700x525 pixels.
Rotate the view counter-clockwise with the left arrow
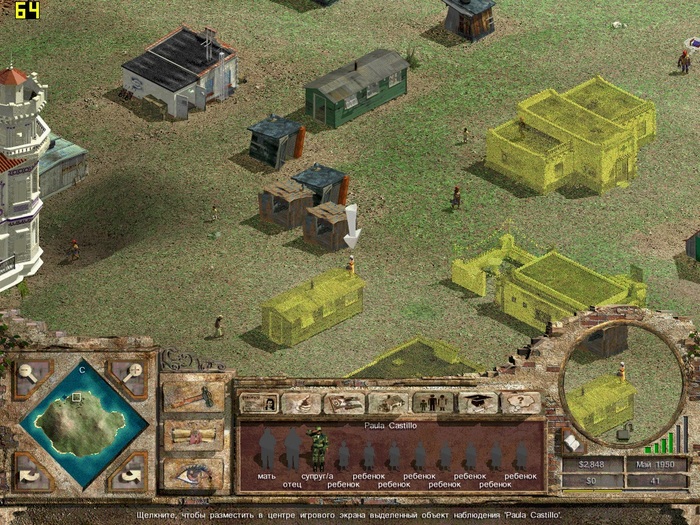tap(29, 470)
